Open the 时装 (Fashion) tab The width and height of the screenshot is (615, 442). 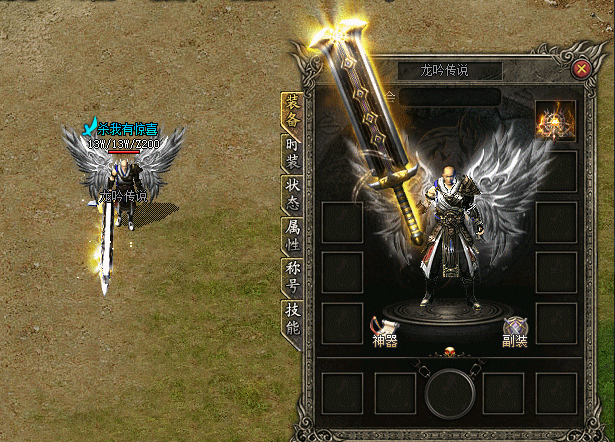pyautogui.click(x=292, y=155)
